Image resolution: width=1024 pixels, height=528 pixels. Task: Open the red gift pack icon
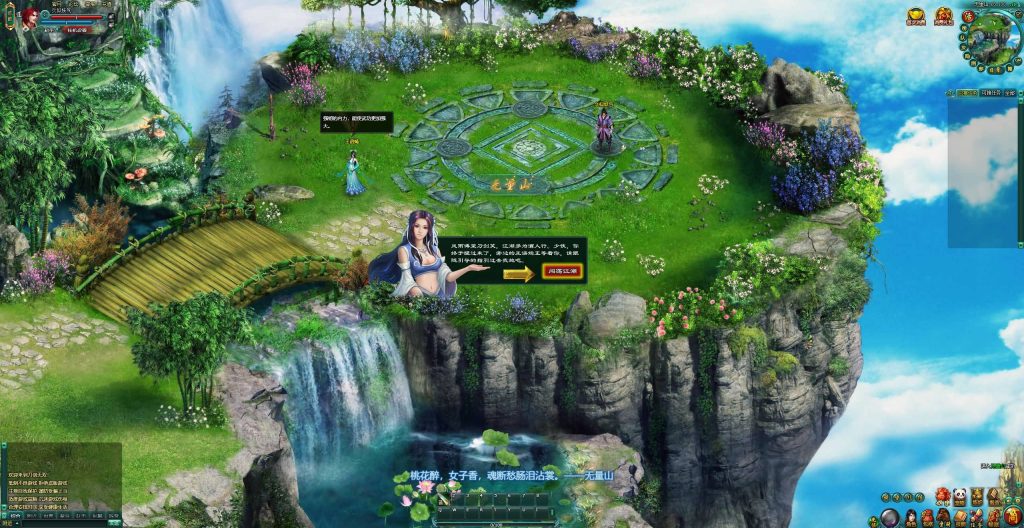944,16
